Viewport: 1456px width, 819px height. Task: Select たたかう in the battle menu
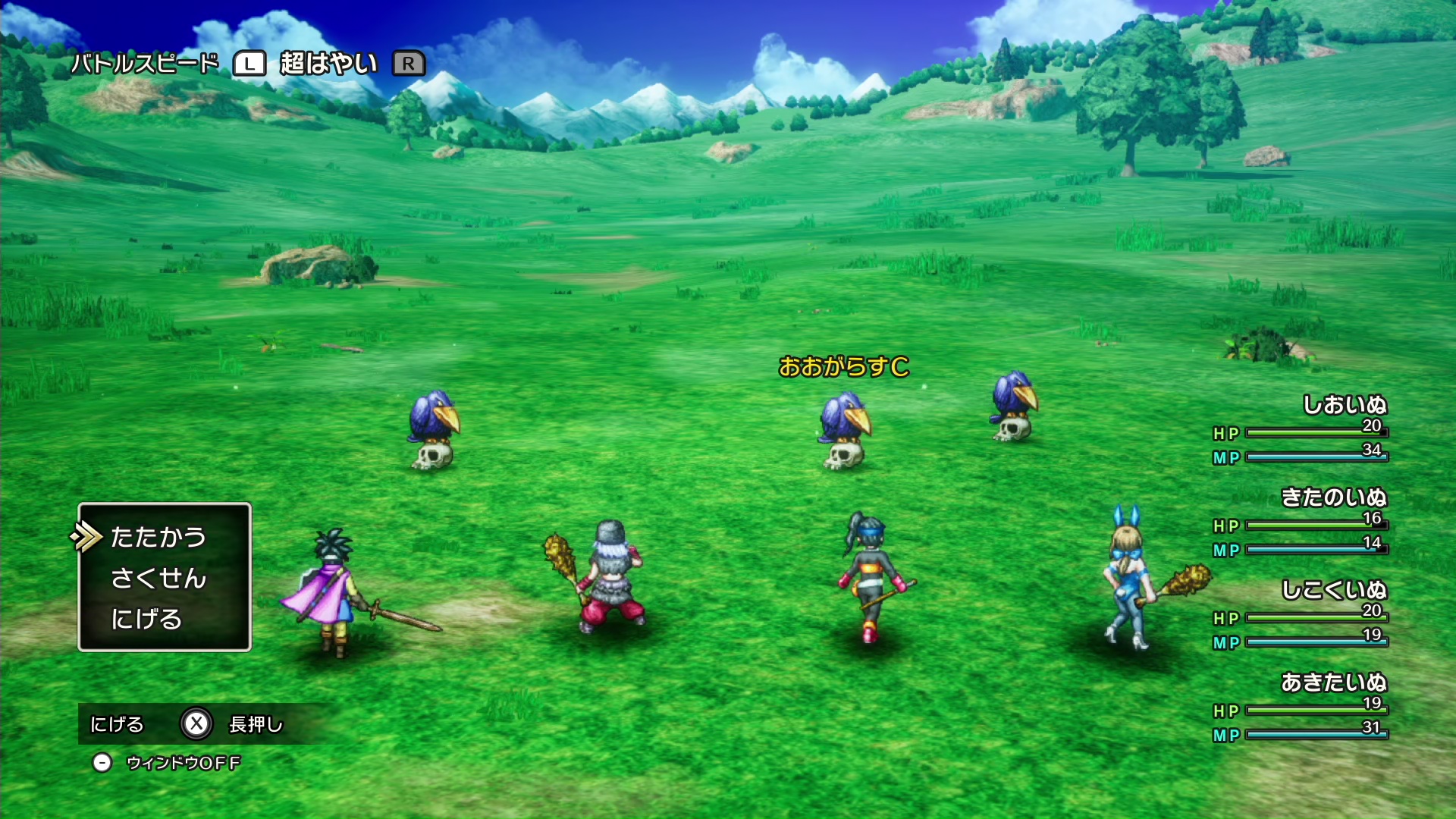click(x=158, y=537)
